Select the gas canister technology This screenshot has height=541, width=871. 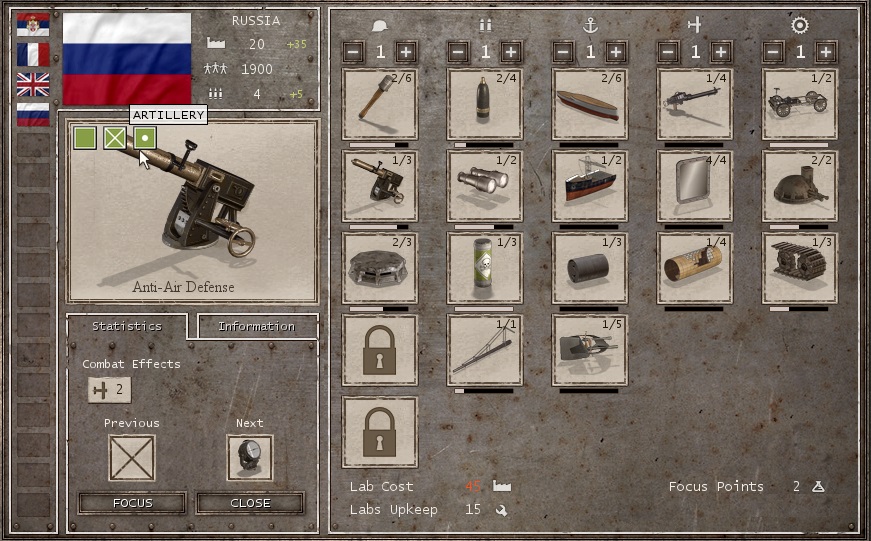[485, 268]
